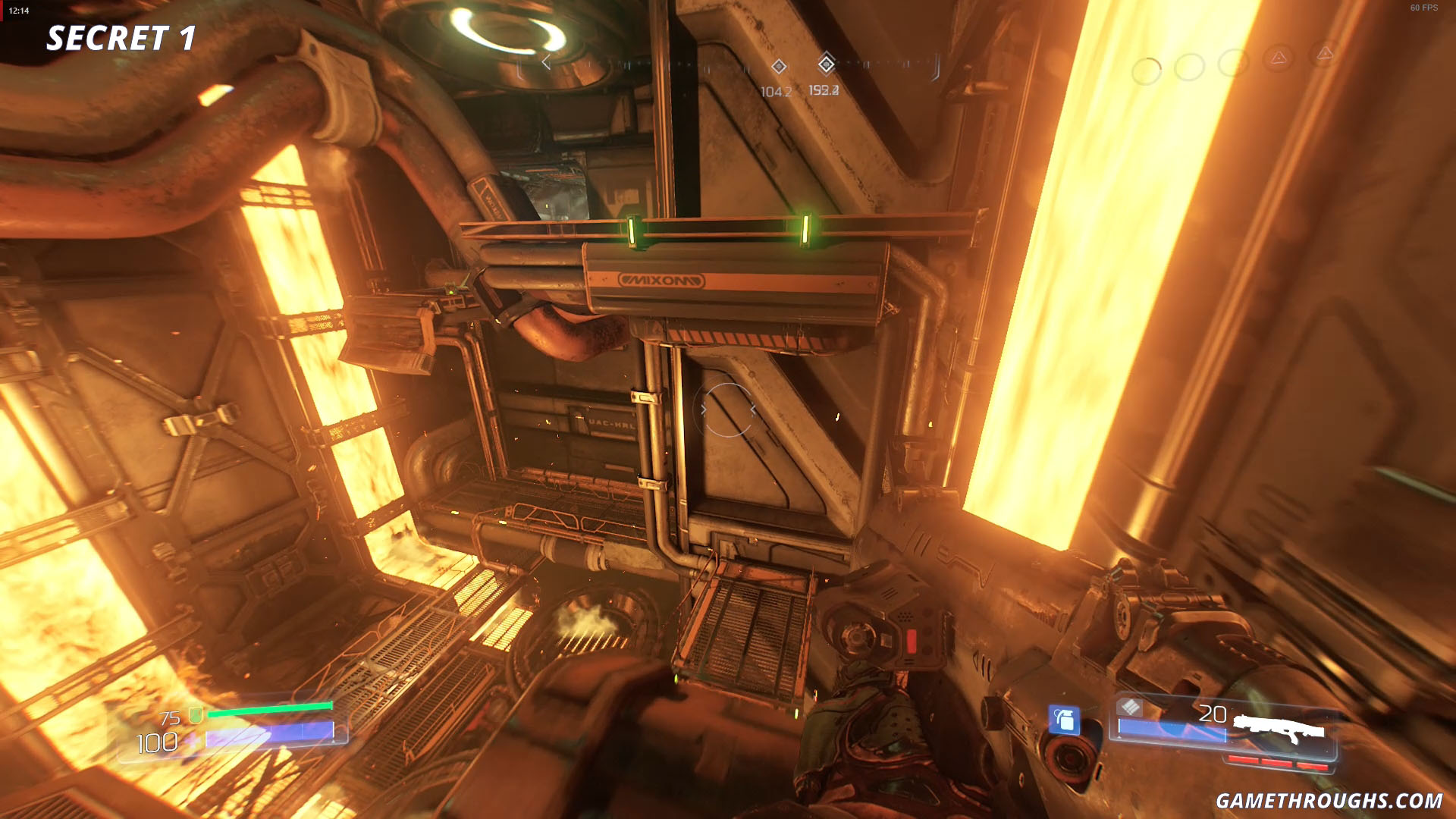Image resolution: width=1456 pixels, height=819 pixels.
Task: Toggle the first faded circle indicator top right
Action: pyautogui.click(x=1147, y=68)
